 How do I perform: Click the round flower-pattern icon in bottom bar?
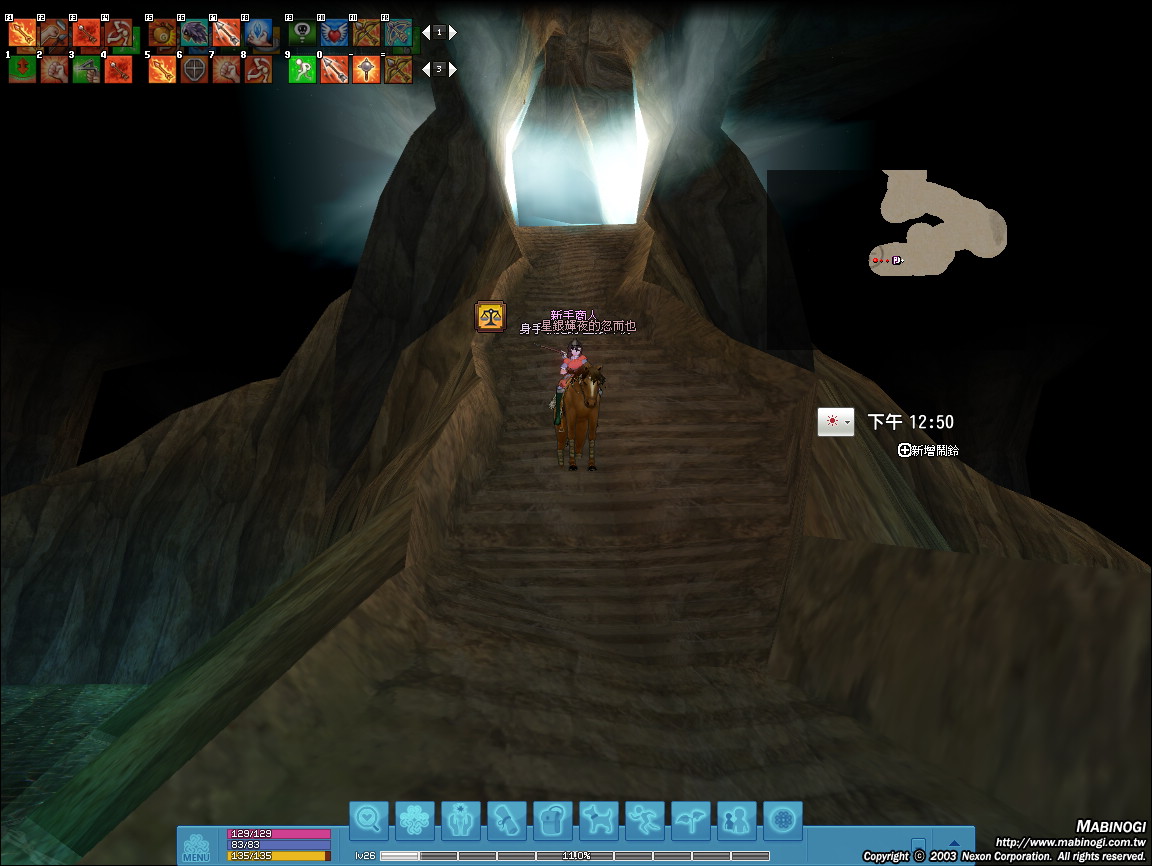[783, 820]
